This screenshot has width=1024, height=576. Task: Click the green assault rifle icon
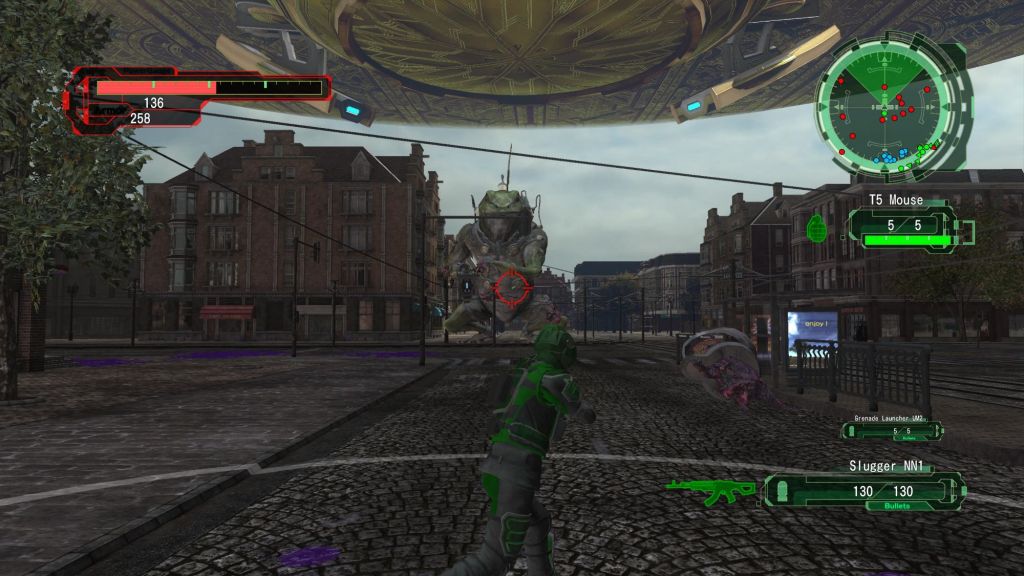[x=711, y=490]
